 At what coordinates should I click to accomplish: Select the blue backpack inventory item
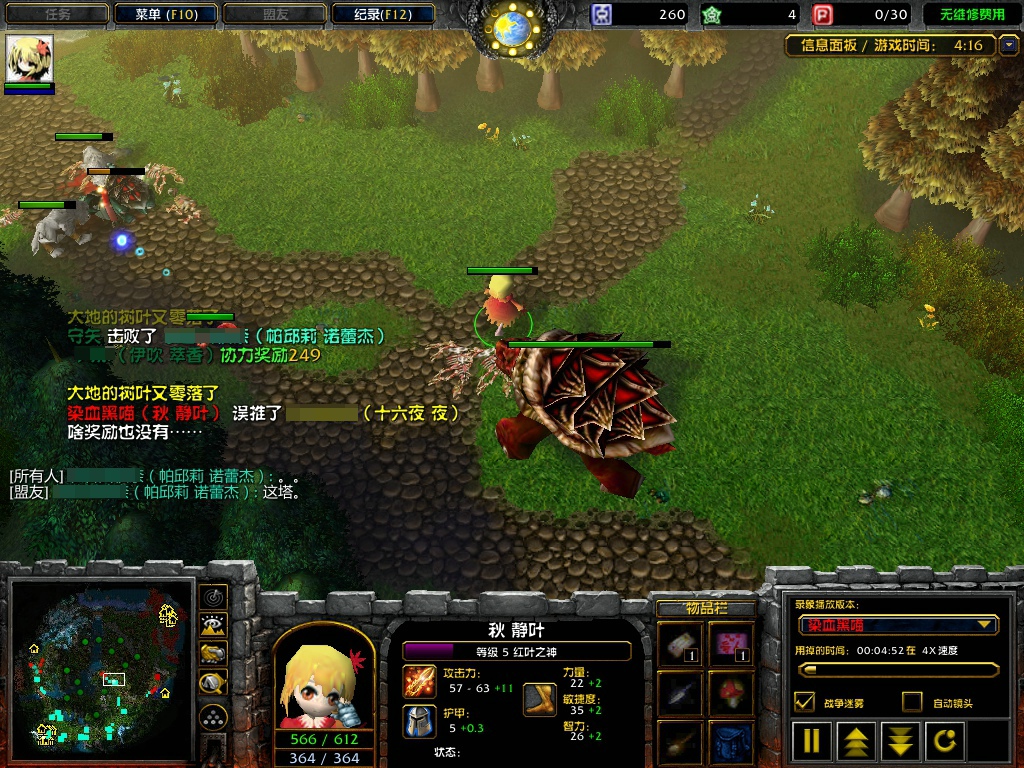tap(732, 743)
